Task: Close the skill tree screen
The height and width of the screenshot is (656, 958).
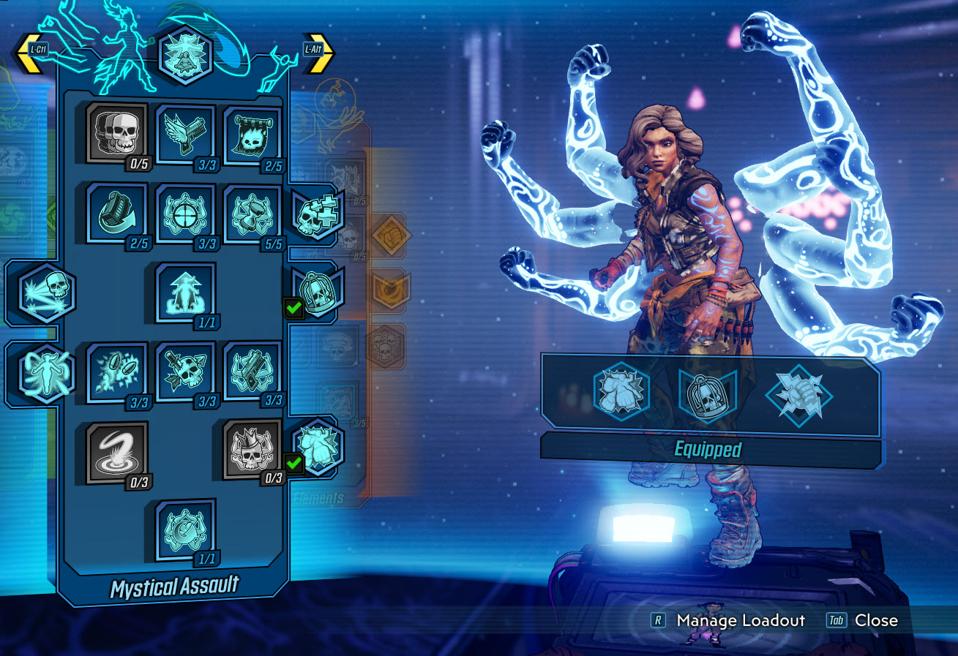Action: coord(875,620)
